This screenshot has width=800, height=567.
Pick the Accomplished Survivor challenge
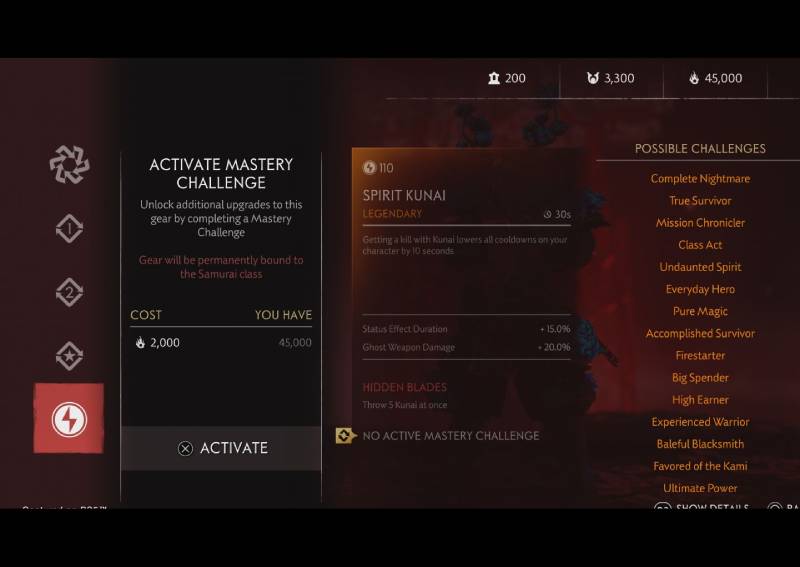[700, 333]
